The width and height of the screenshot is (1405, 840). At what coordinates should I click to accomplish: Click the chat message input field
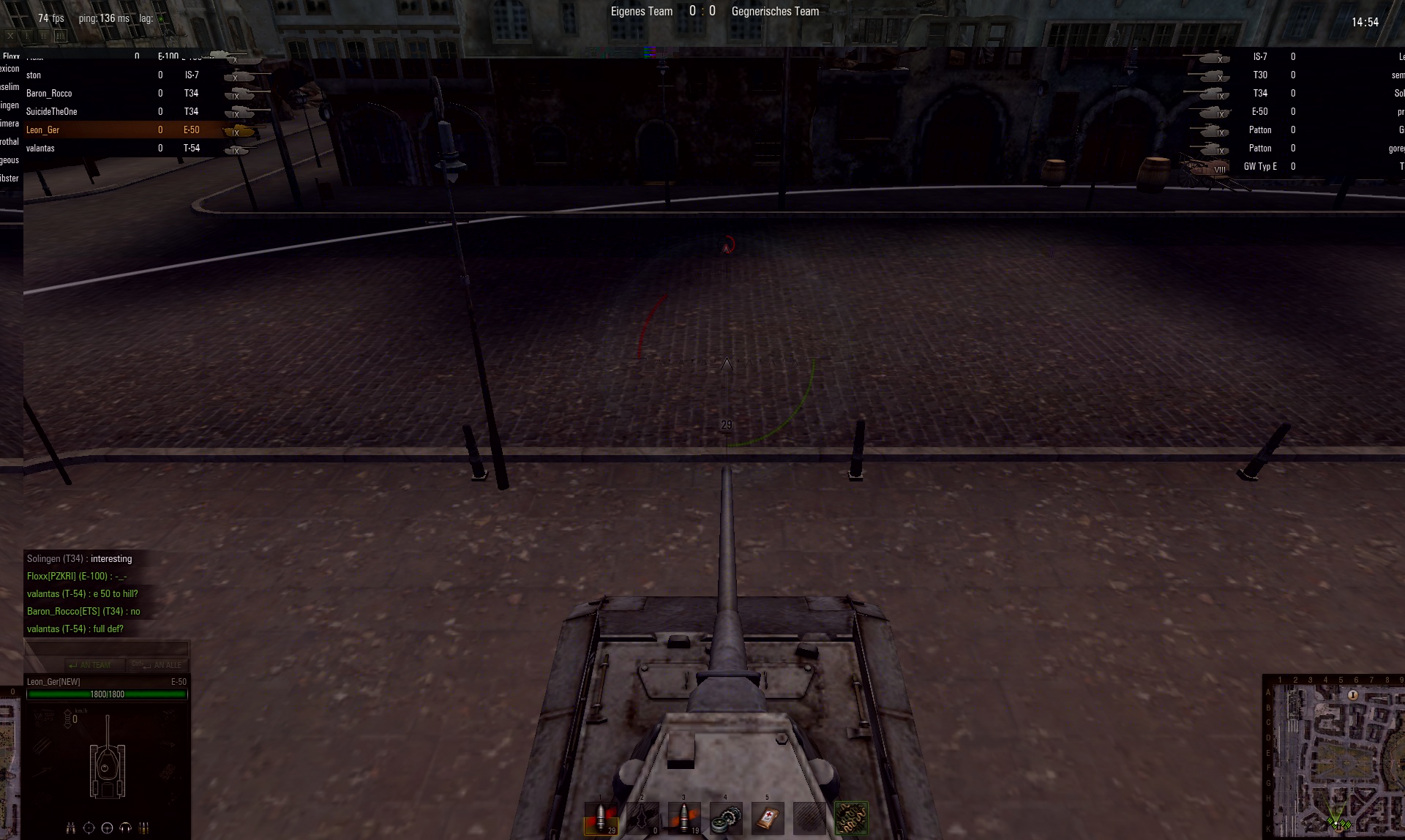click(x=107, y=648)
